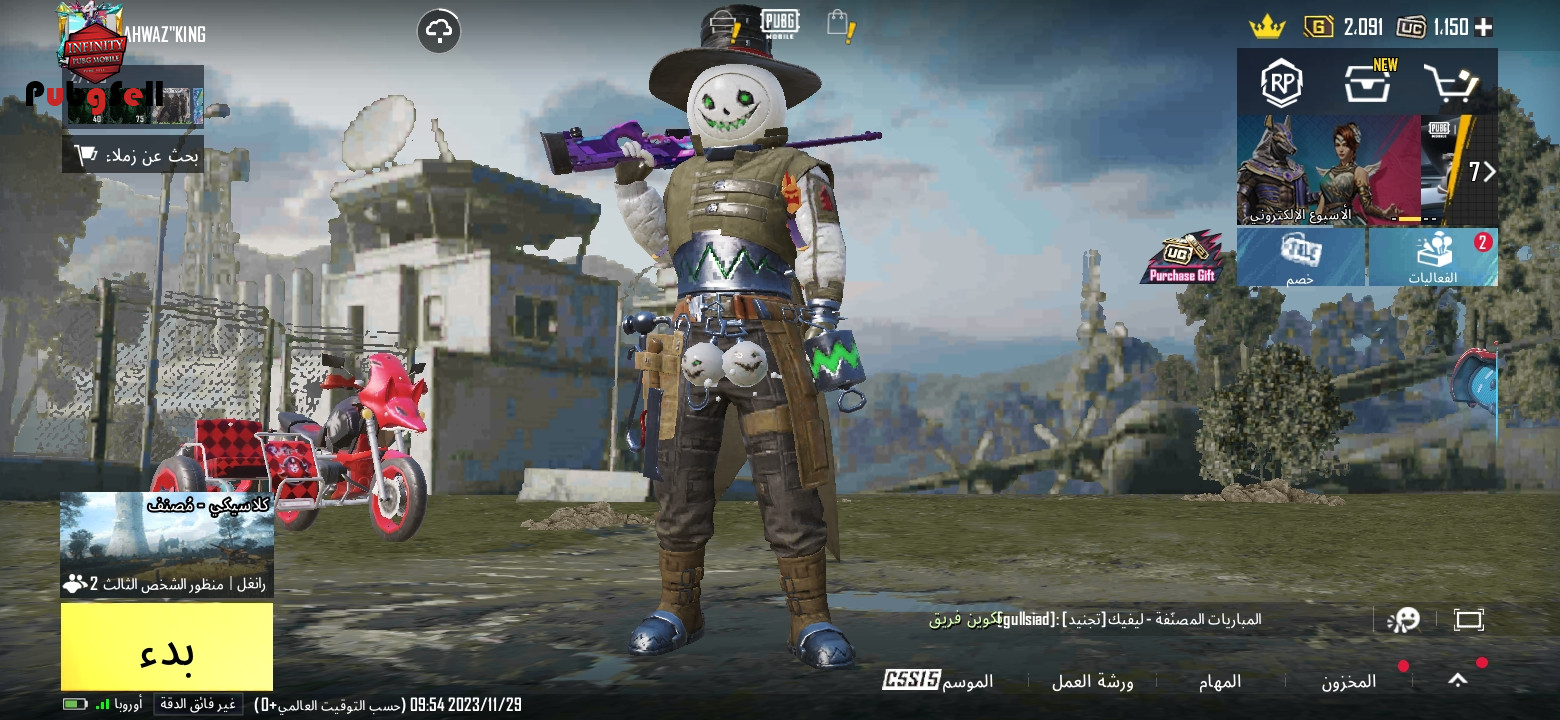Screen dimensions: 1560x720
Task: Open the المهام missions menu
Action: coord(1220,681)
